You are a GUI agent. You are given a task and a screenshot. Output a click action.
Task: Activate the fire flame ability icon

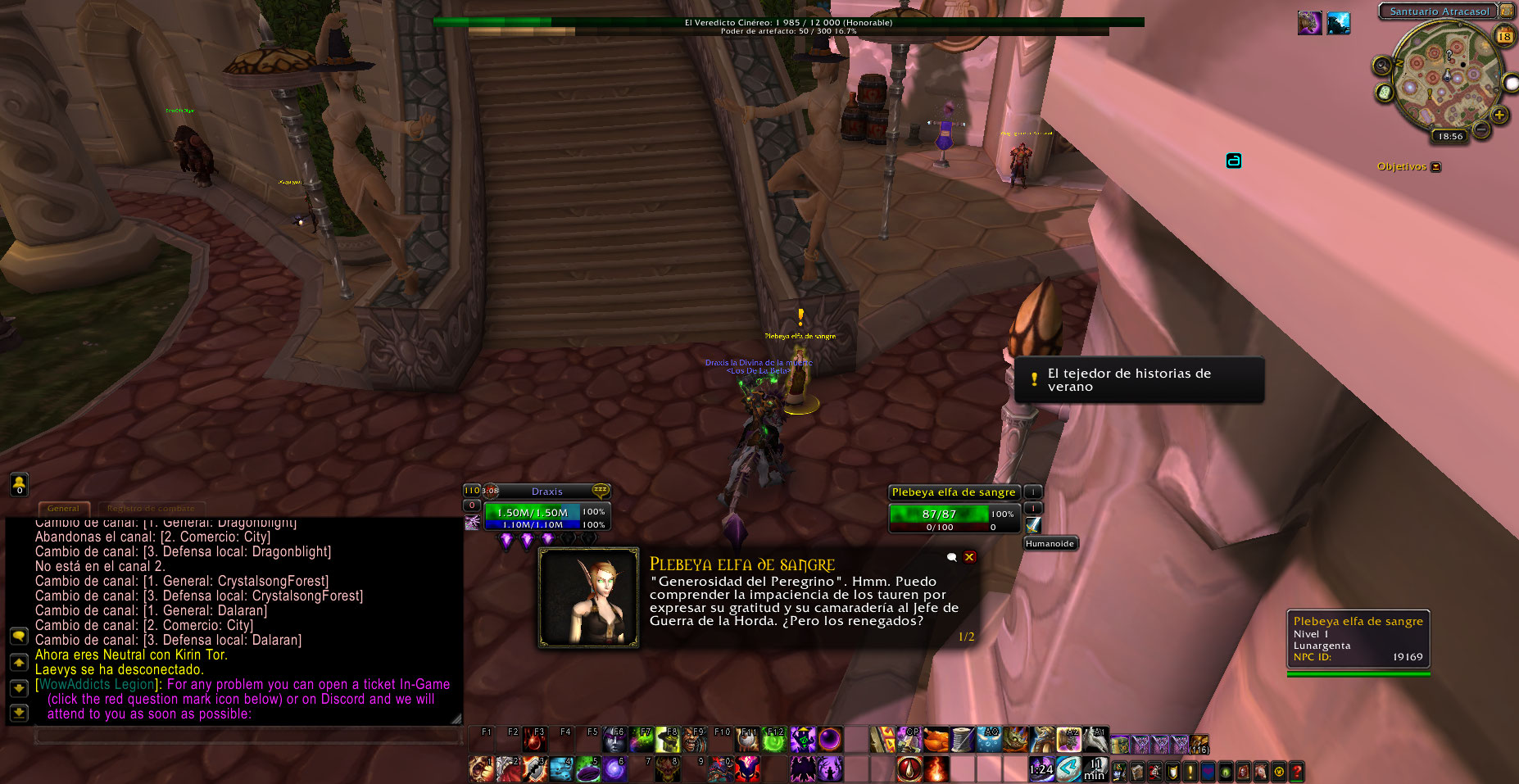point(936,769)
